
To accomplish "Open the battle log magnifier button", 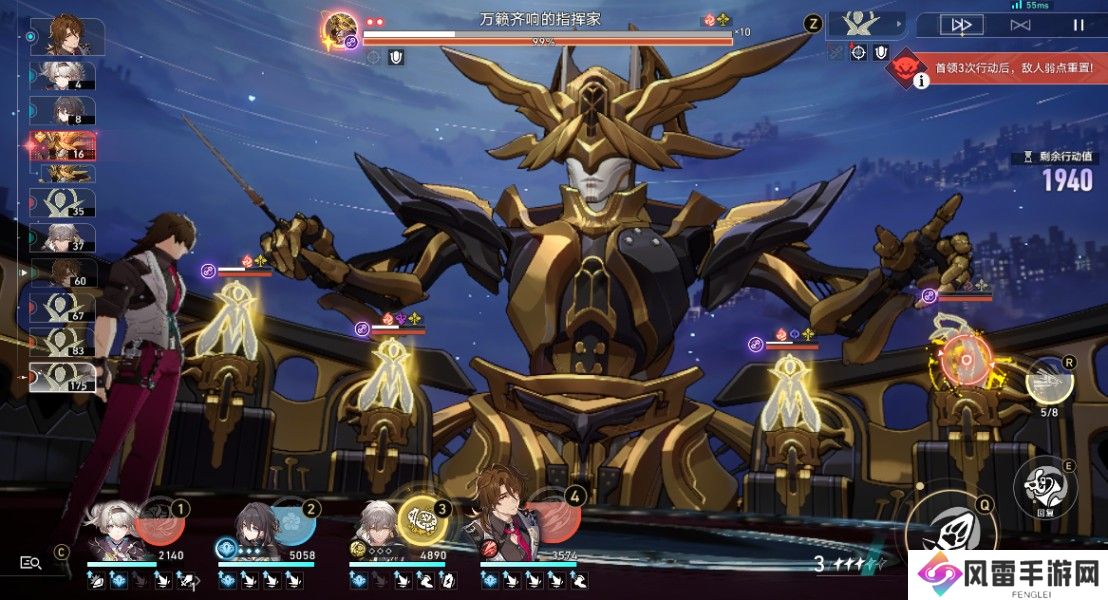I will pos(31,563).
